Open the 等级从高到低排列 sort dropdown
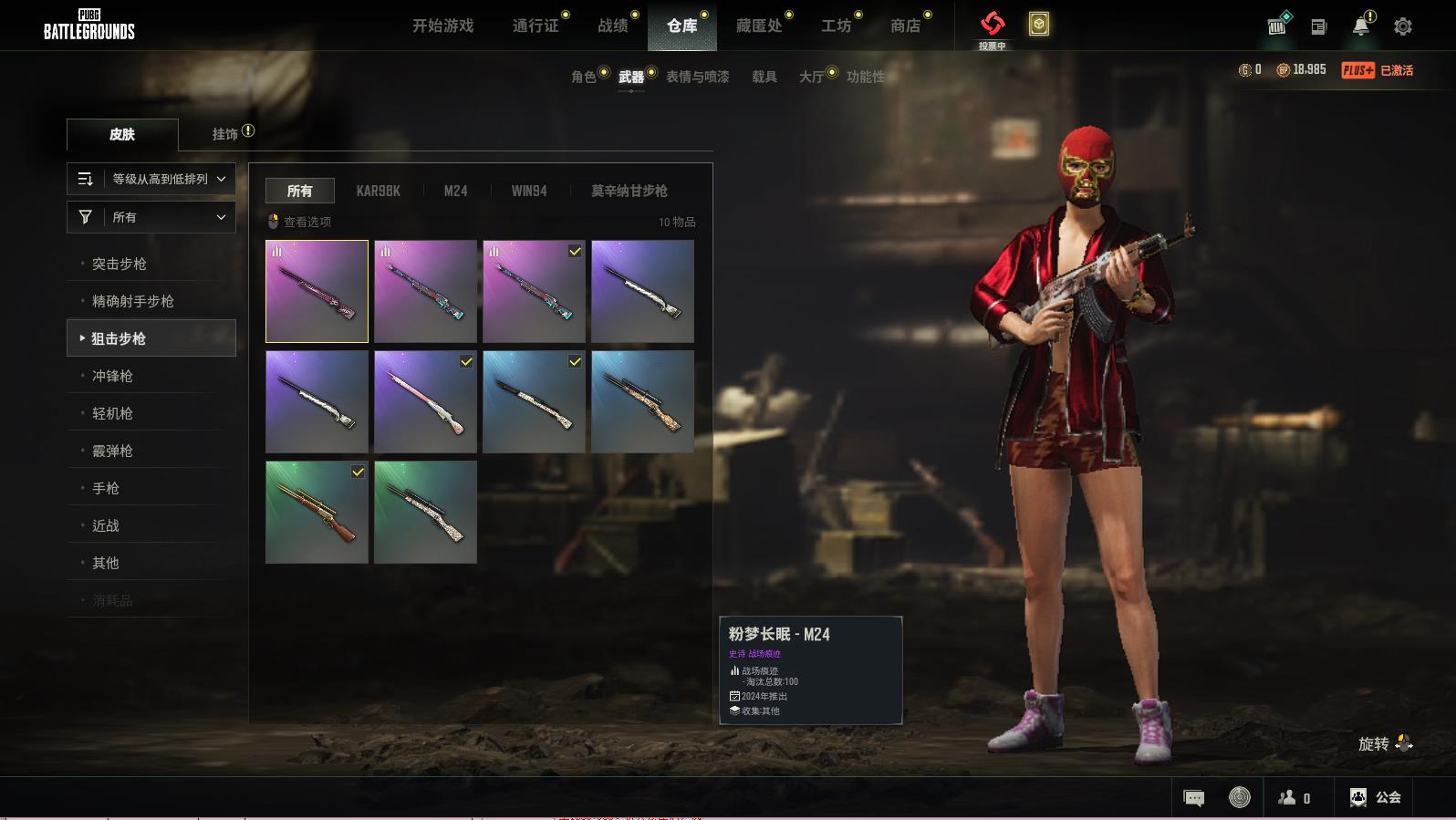The height and width of the screenshot is (820, 1456). click(x=151, y=179)
